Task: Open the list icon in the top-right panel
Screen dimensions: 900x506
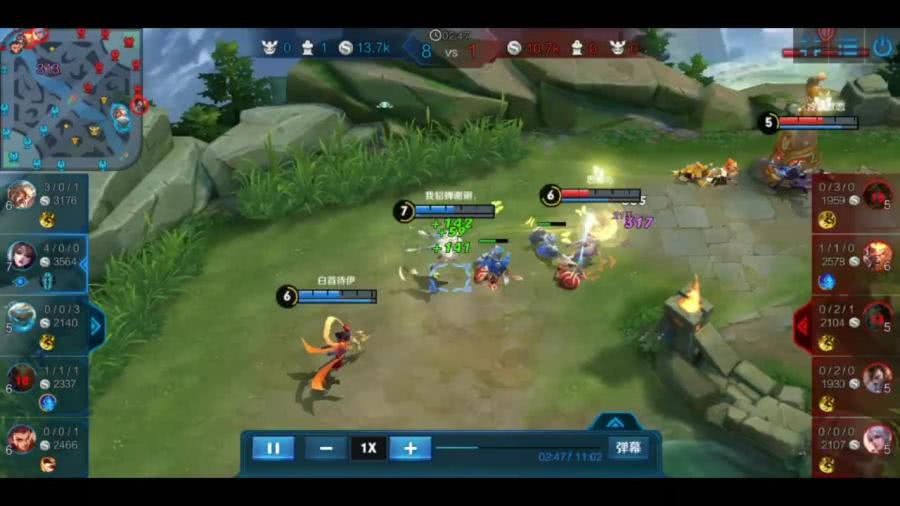Action: pos(849,46)
